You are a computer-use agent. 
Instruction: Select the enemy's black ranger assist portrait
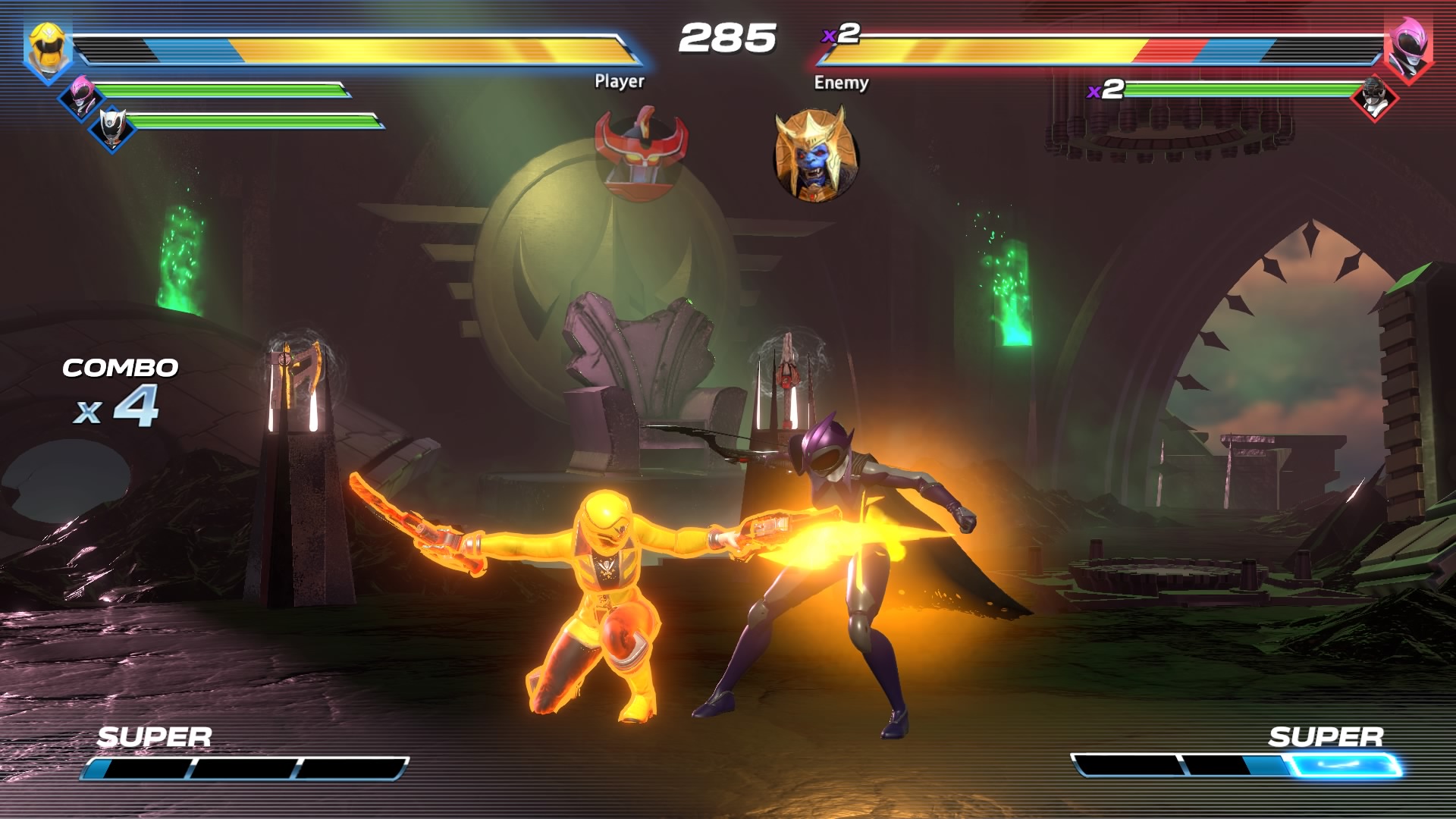tap(1374, 98)
